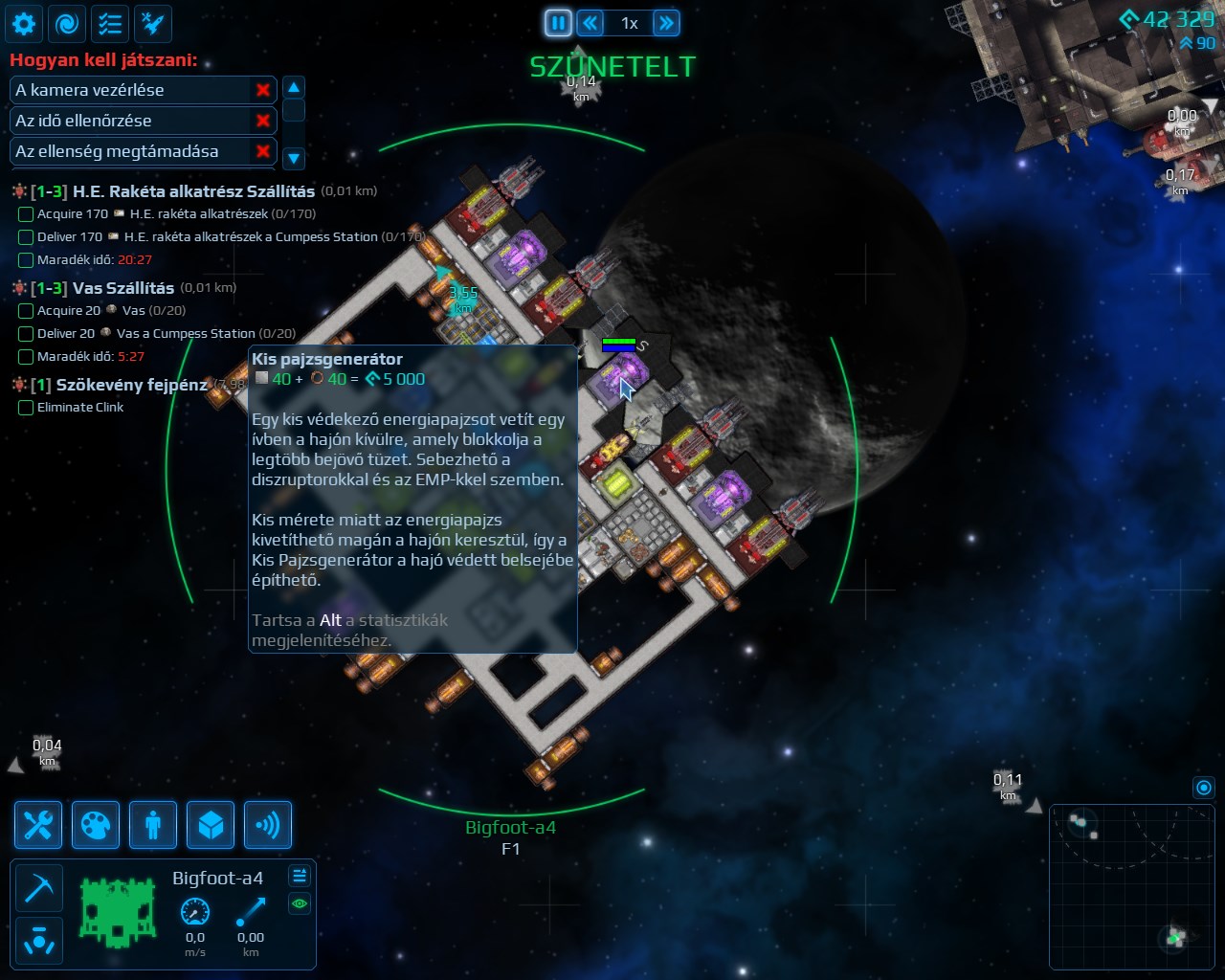
Task: Click the sector minimap
Action: 1131,886
